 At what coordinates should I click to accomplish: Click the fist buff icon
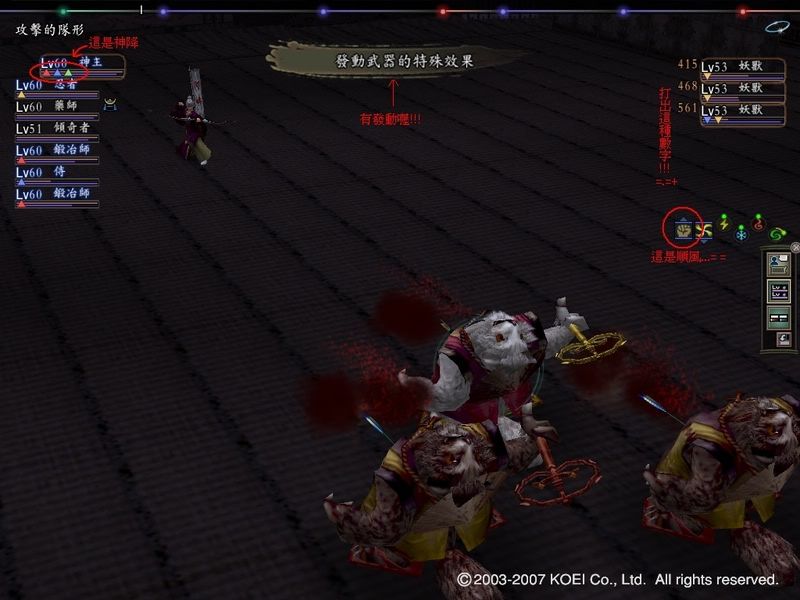tap(684, 229)
